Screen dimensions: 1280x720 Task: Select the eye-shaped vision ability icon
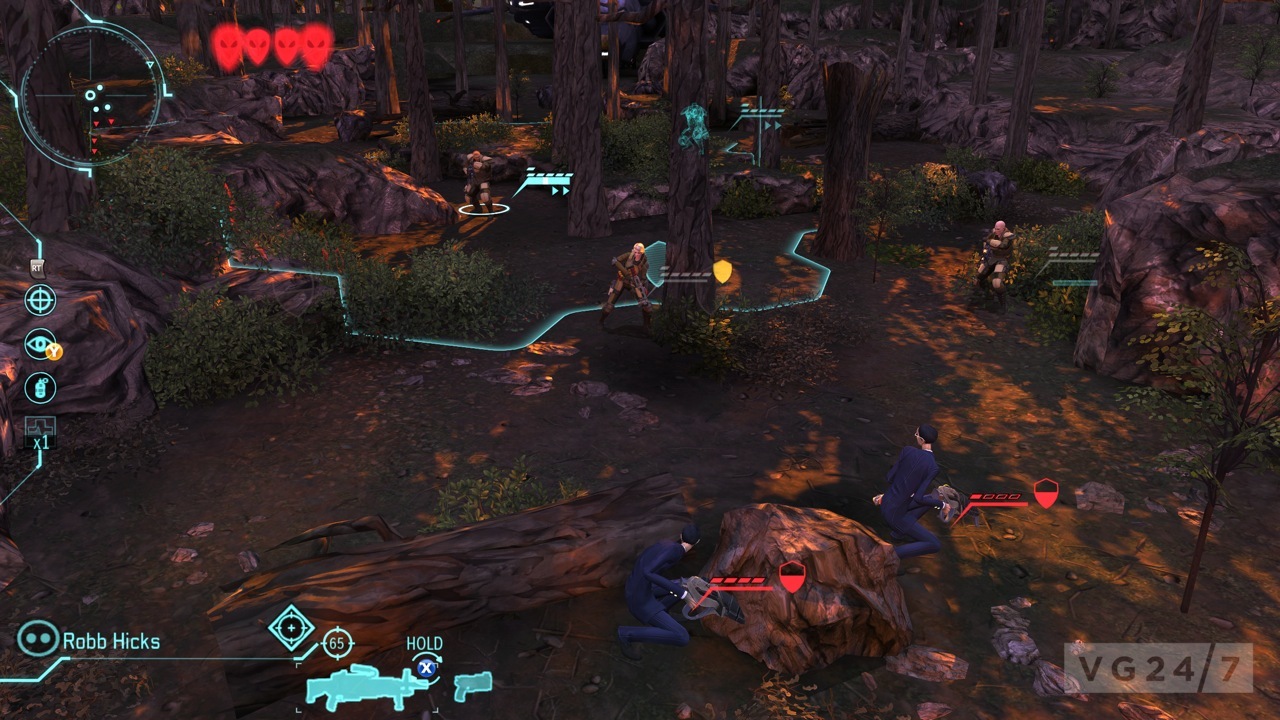40,343
